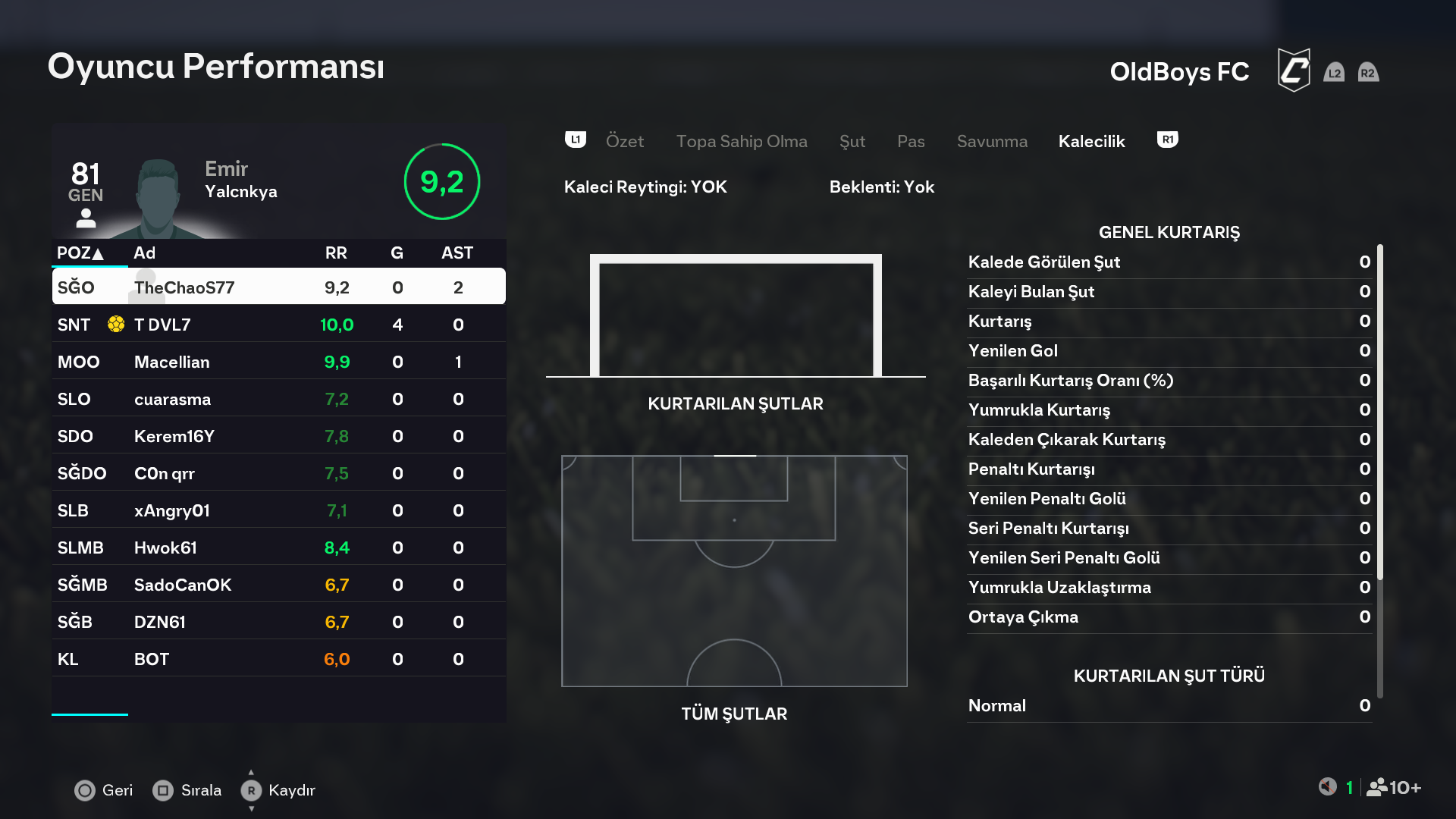Select player row TheChaoS77
This screenshot has height=819, width=1456.
click(x=278, y=287)
